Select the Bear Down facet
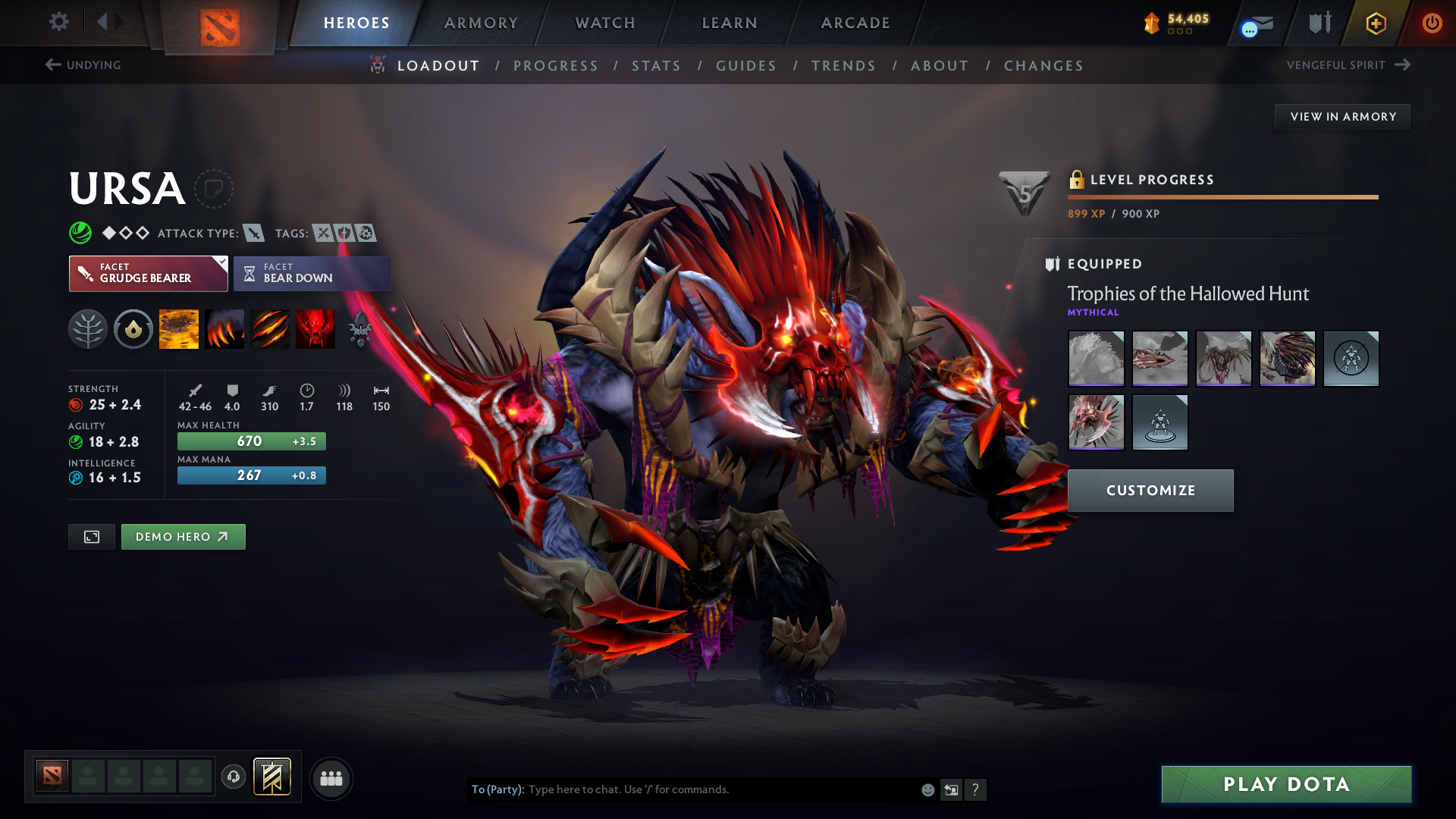 [x=312, y=273]
